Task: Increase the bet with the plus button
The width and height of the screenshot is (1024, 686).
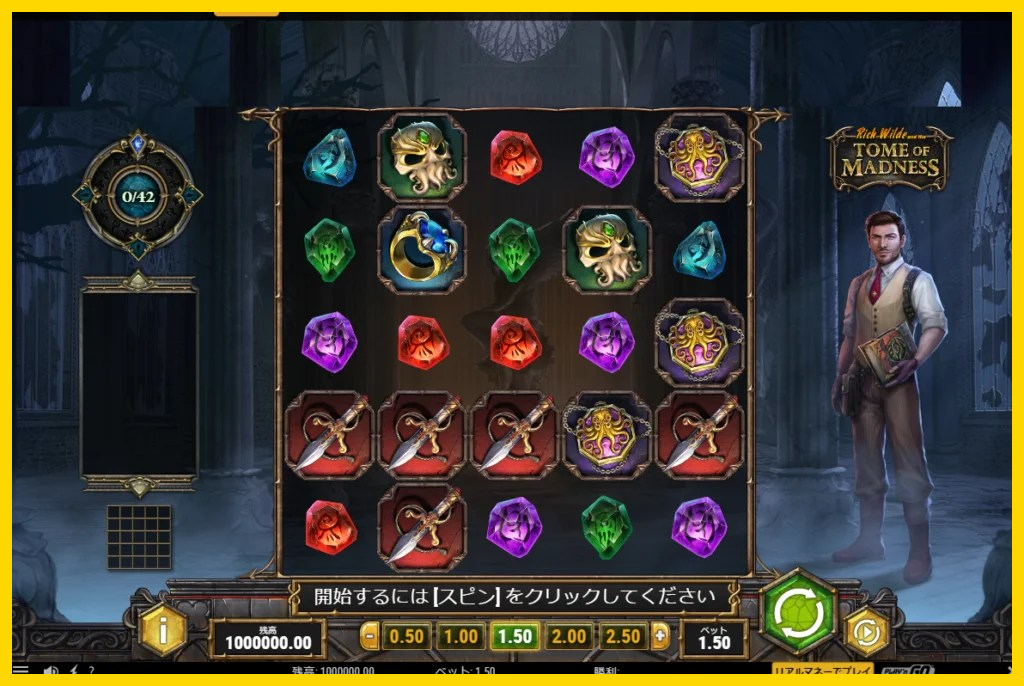Action: click(x=659, y=636)
